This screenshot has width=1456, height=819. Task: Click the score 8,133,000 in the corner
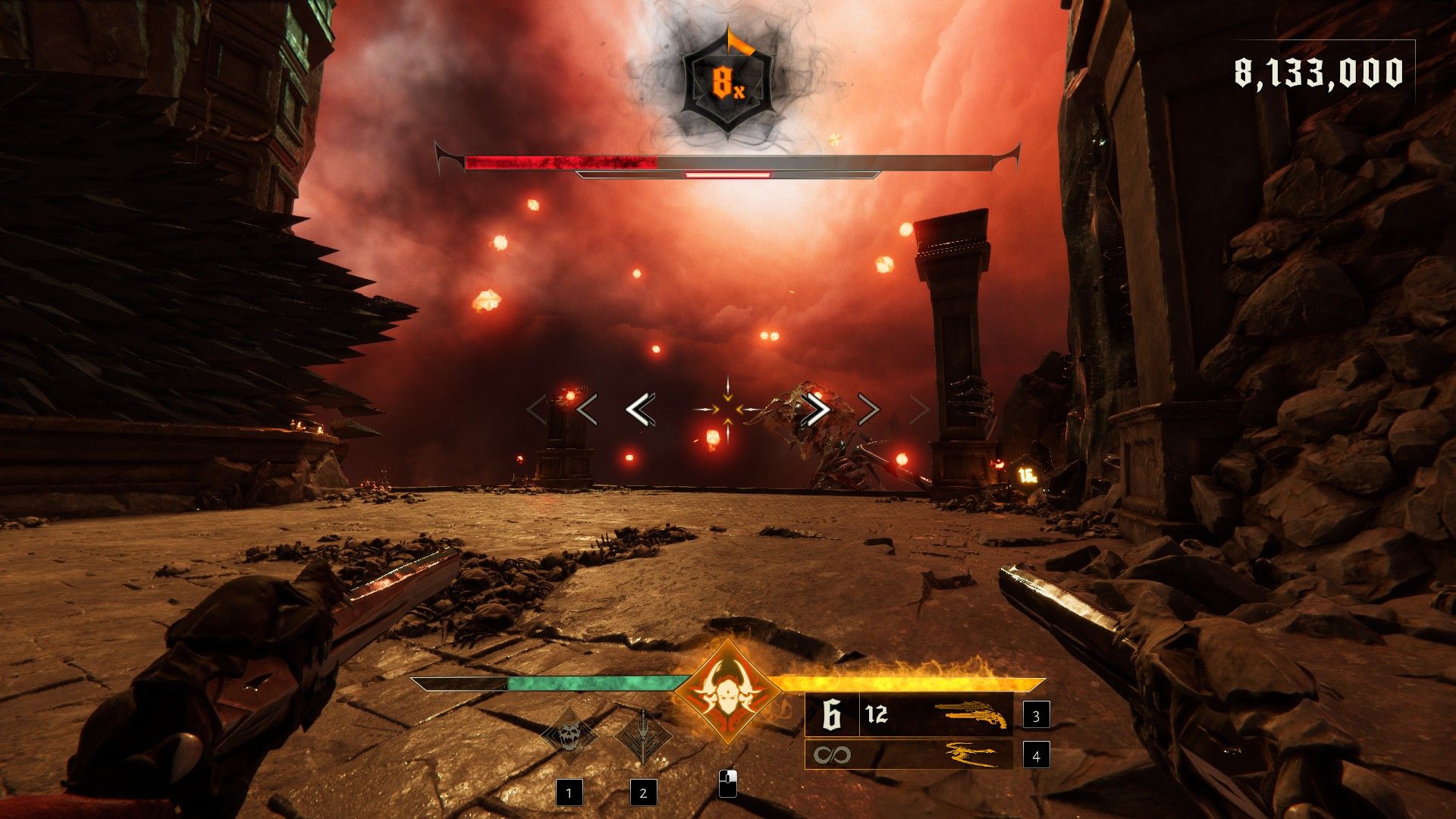click(x=1319, y=73)
